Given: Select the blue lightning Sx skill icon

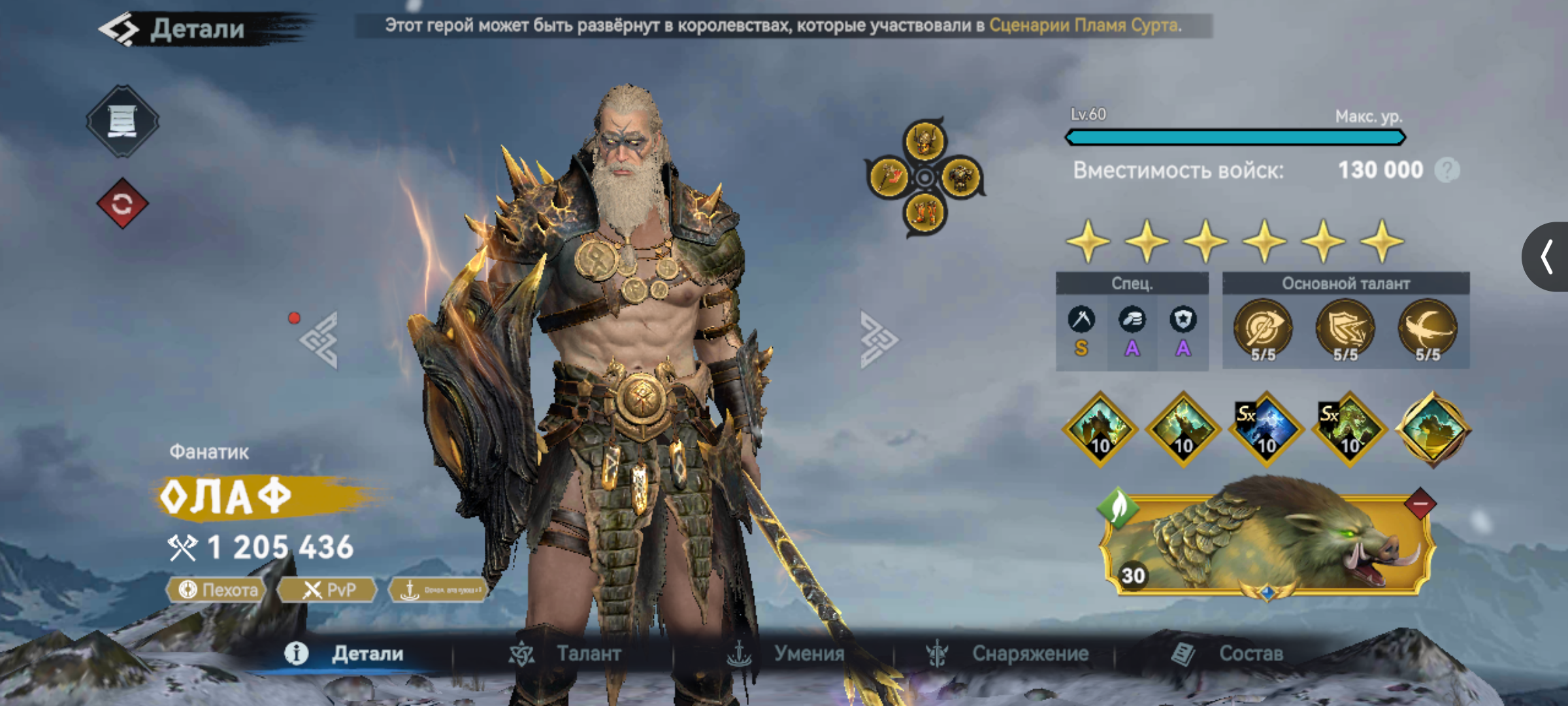Looking at the screenshot, I should (1266, 429).
